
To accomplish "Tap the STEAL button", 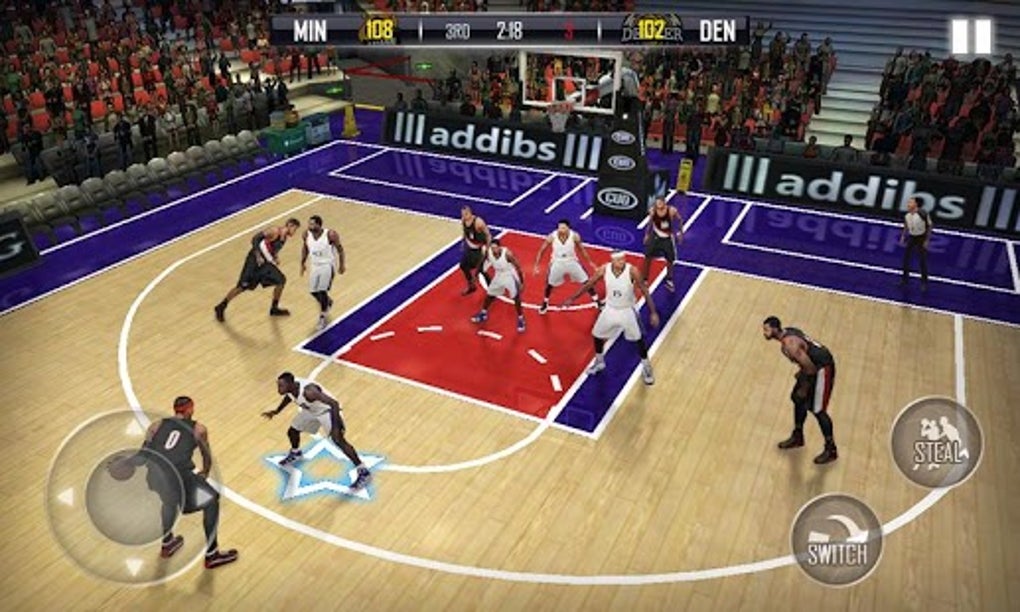I will pos(936,442).
